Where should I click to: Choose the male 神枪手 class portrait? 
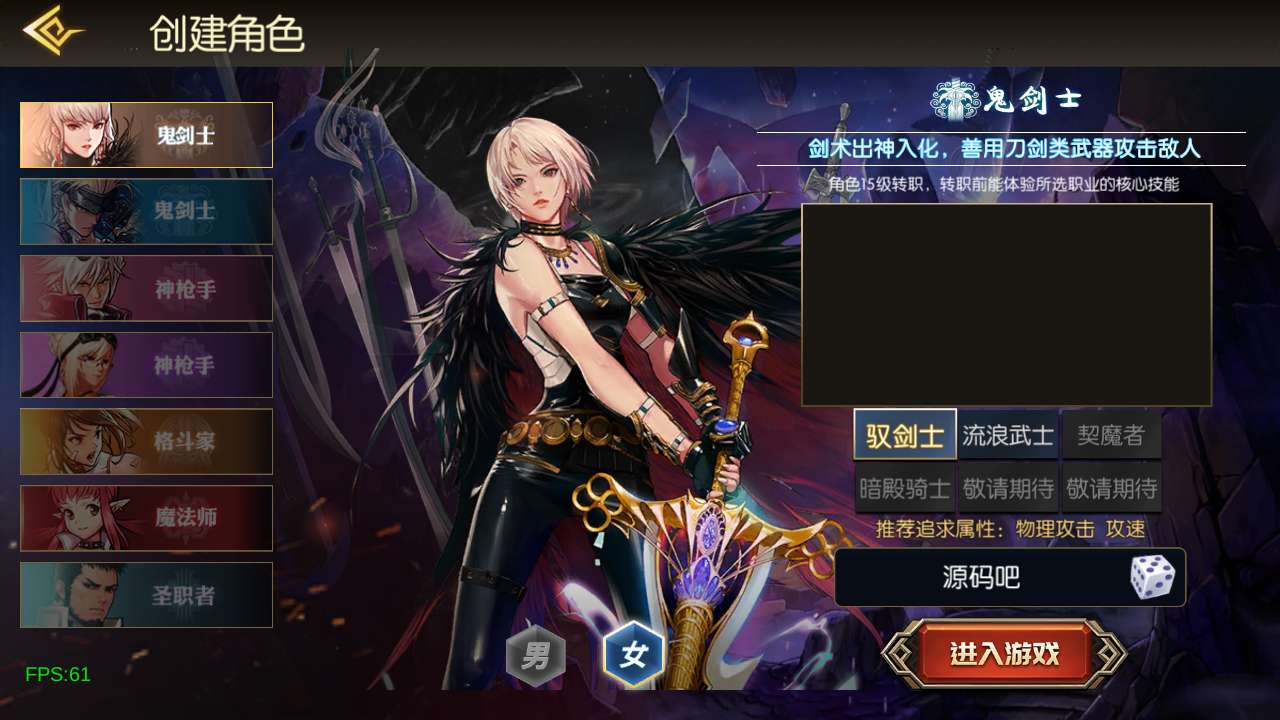tap(145, 288)
